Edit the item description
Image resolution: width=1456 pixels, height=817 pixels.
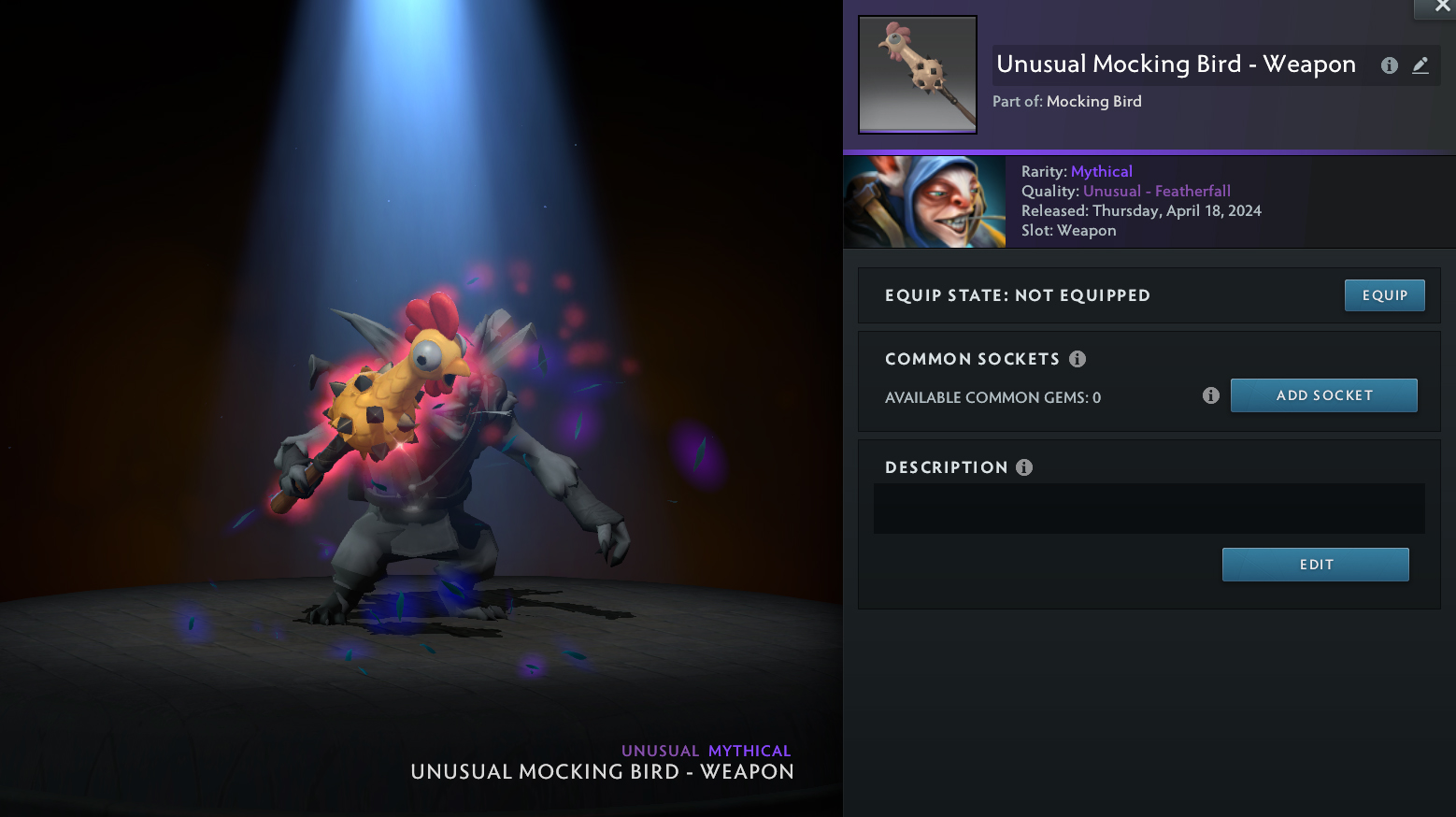point(1315,565)
